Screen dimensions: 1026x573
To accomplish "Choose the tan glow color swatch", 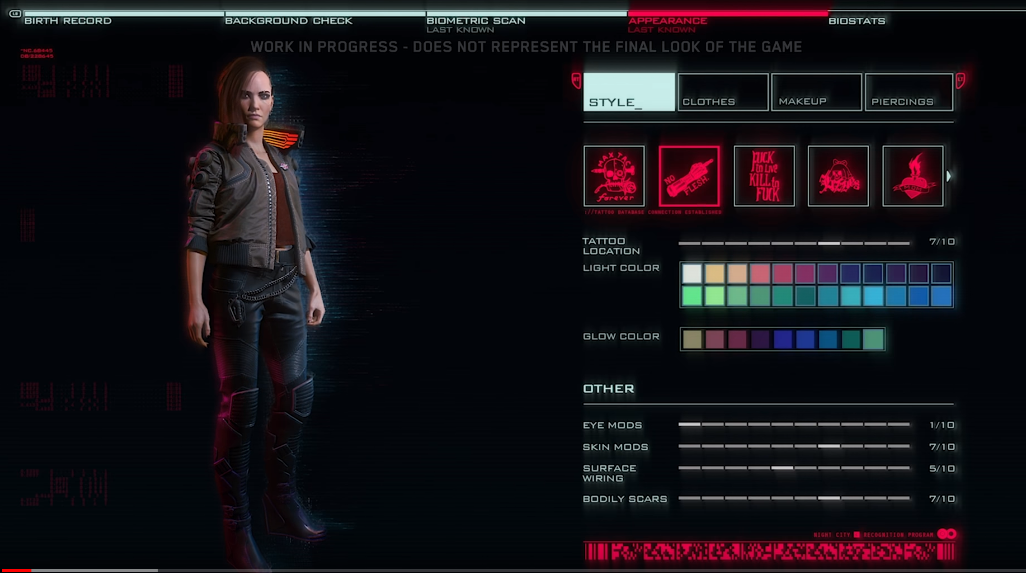I will (x=692, y=339).
